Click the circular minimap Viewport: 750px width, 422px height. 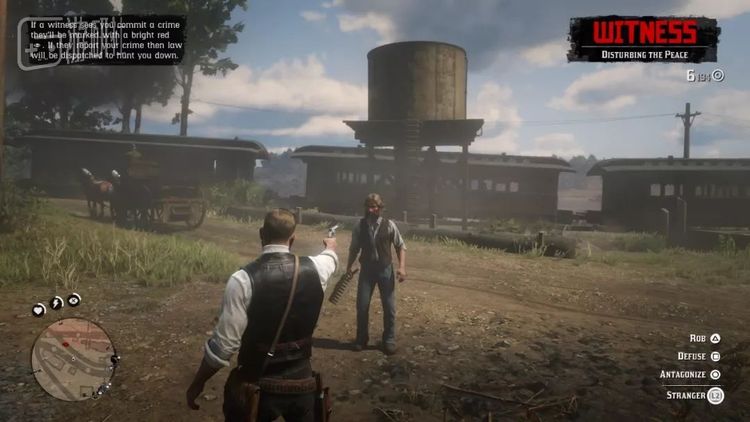pyautogui.click(x=73, y=359)
